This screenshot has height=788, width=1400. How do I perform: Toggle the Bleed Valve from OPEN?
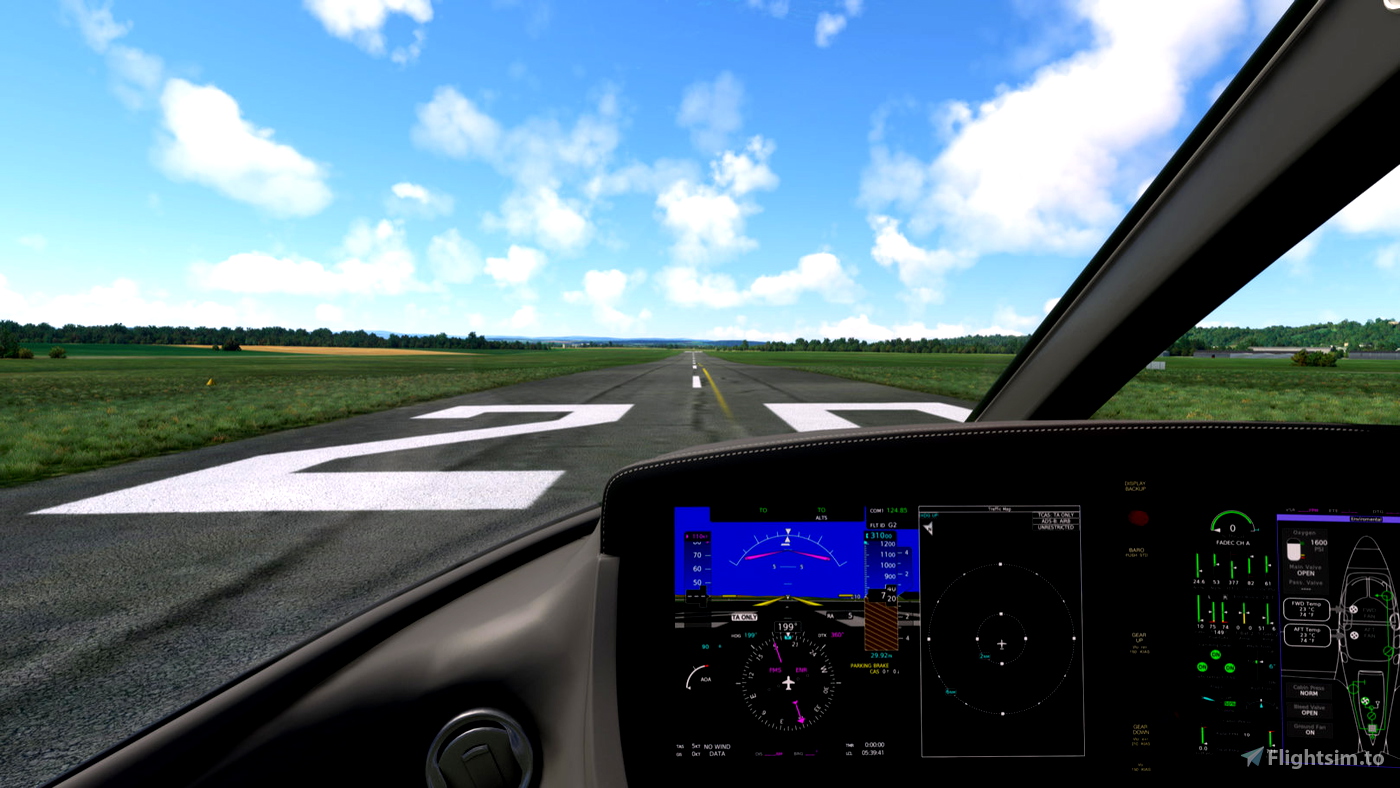tap(1310, 712)
